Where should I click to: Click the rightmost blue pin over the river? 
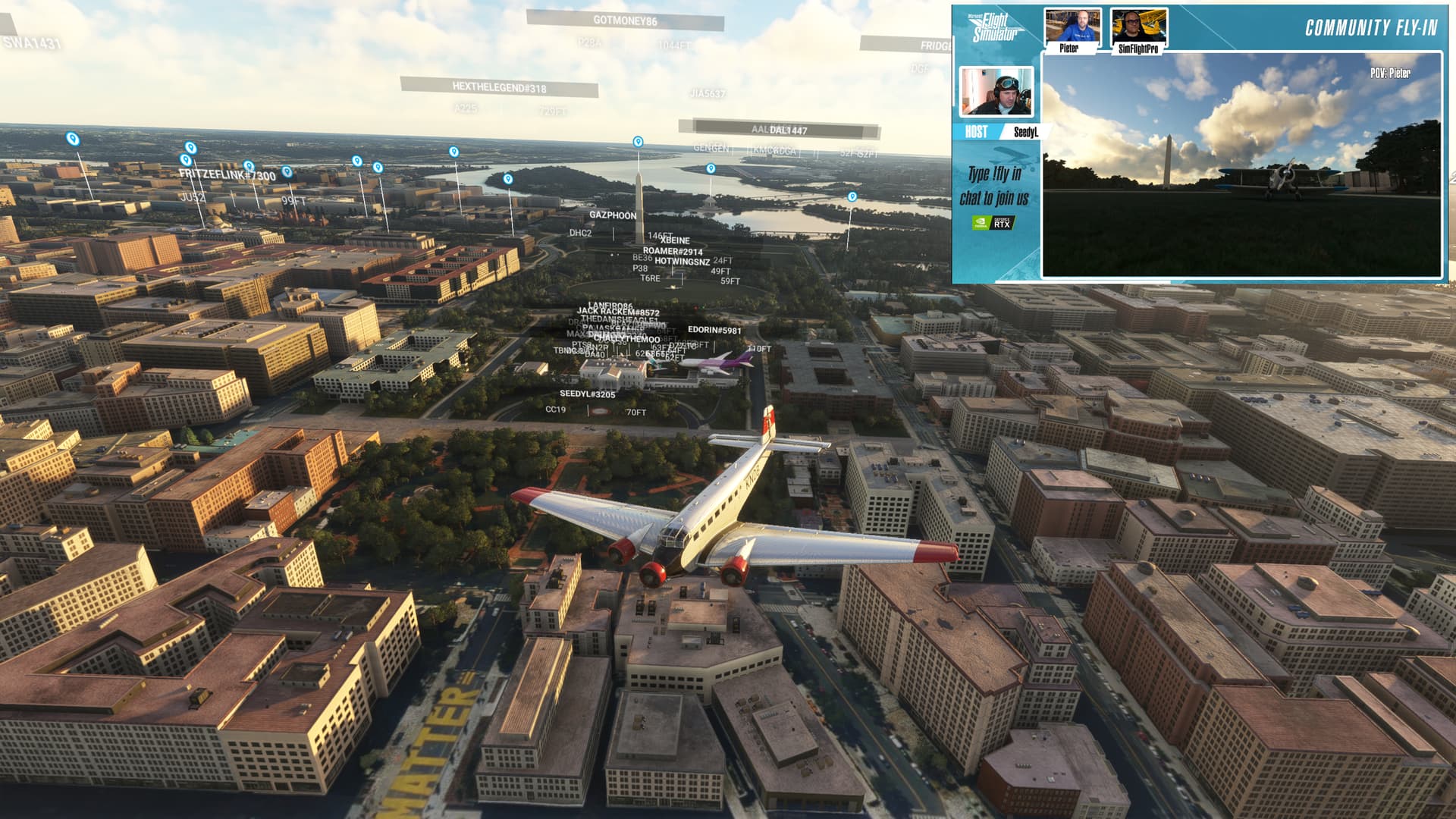click(851, 196)
